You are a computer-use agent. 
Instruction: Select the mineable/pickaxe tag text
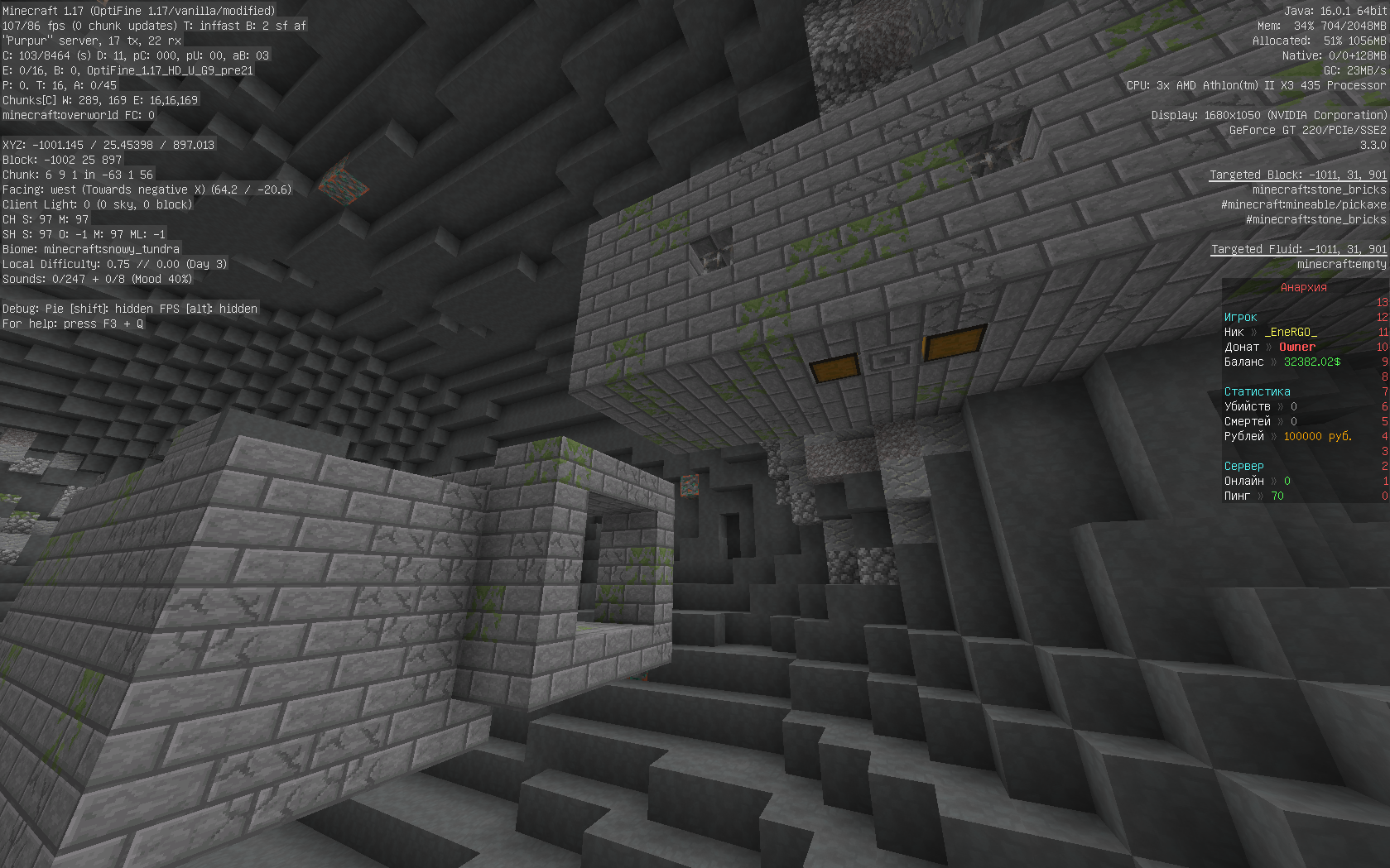click(x=1291, y=204)
